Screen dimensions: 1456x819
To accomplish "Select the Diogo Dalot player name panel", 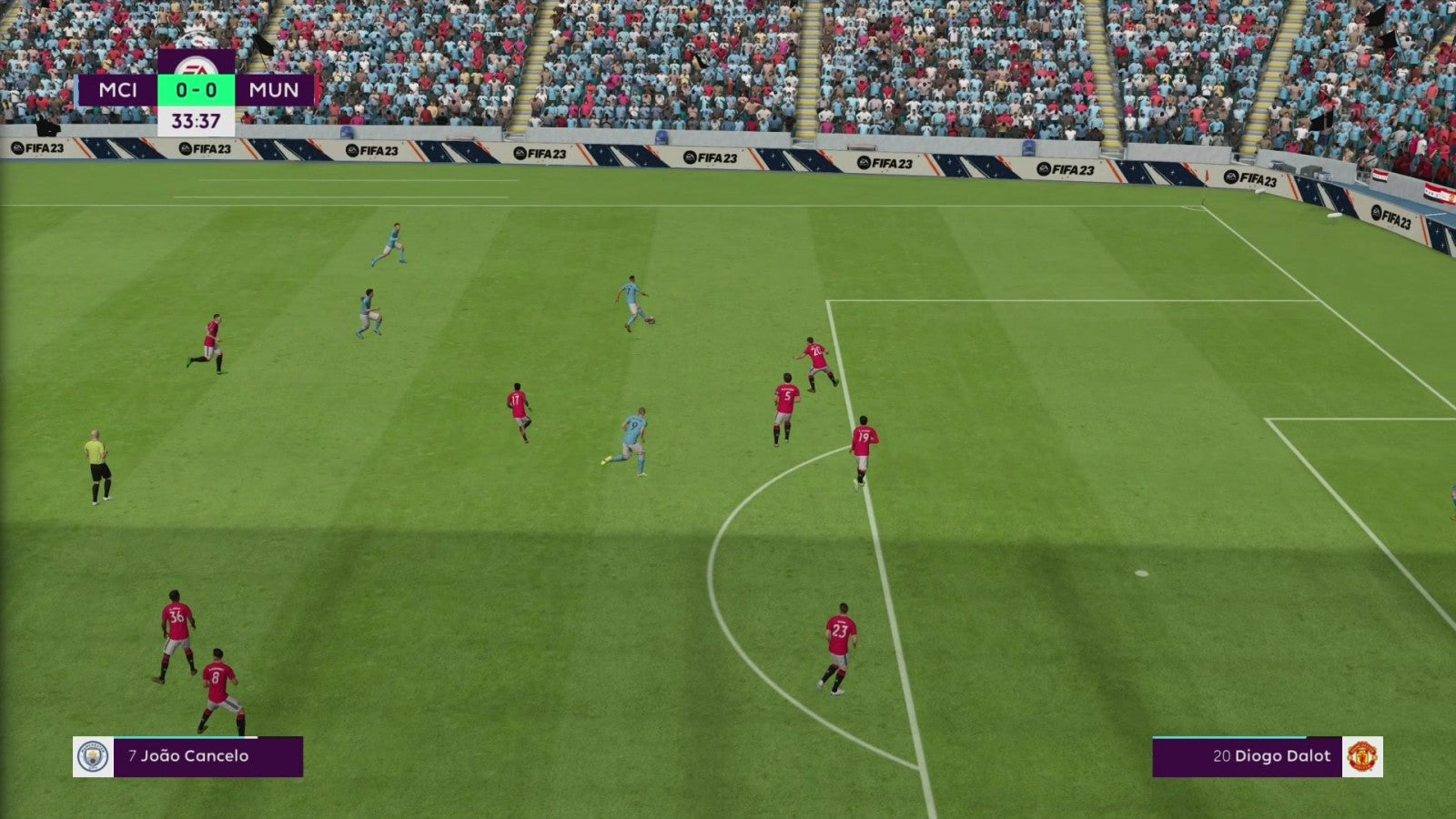I will [x=1247, y=756].
